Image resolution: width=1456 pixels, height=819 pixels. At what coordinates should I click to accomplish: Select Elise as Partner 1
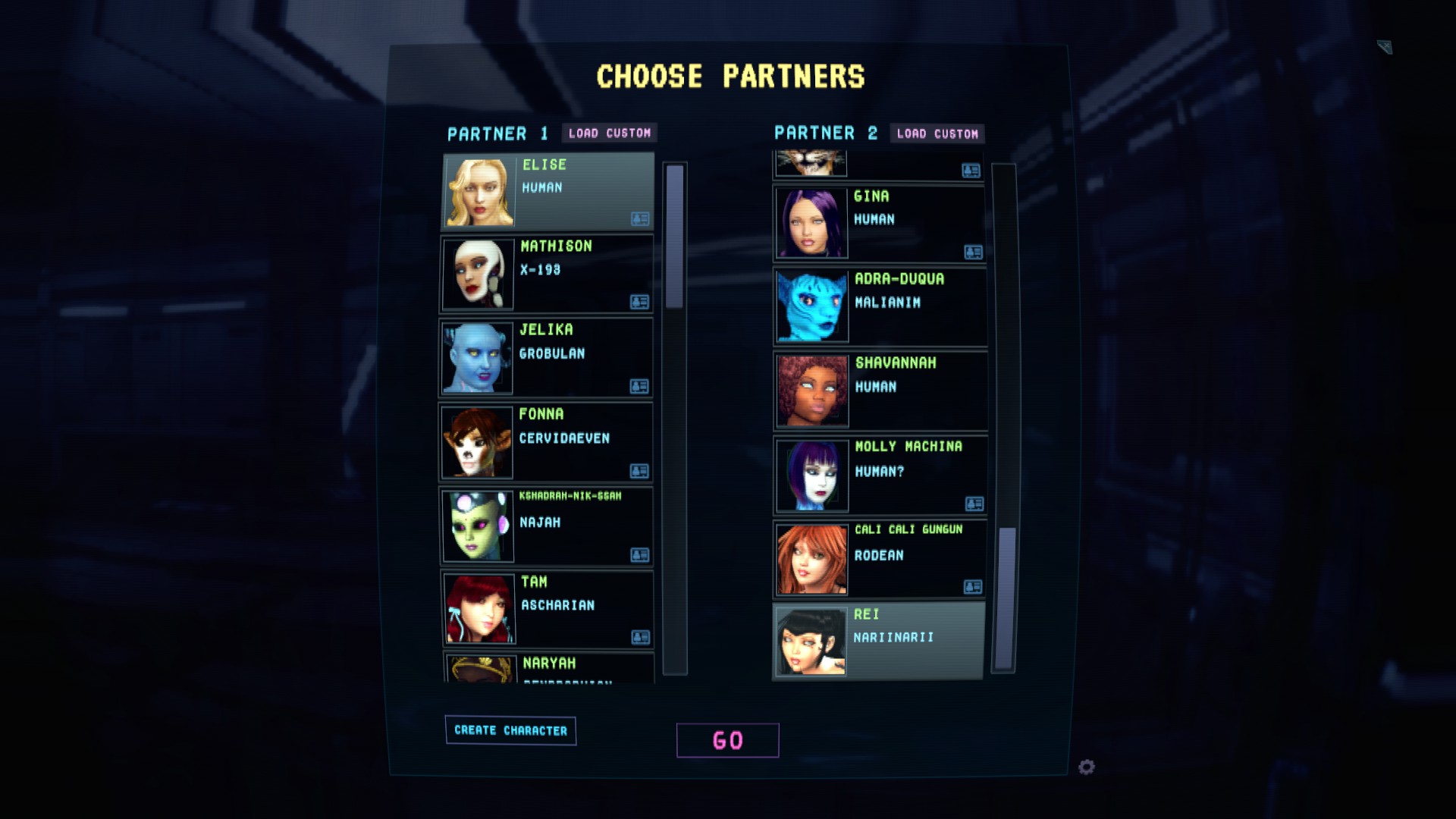point(548,191)
